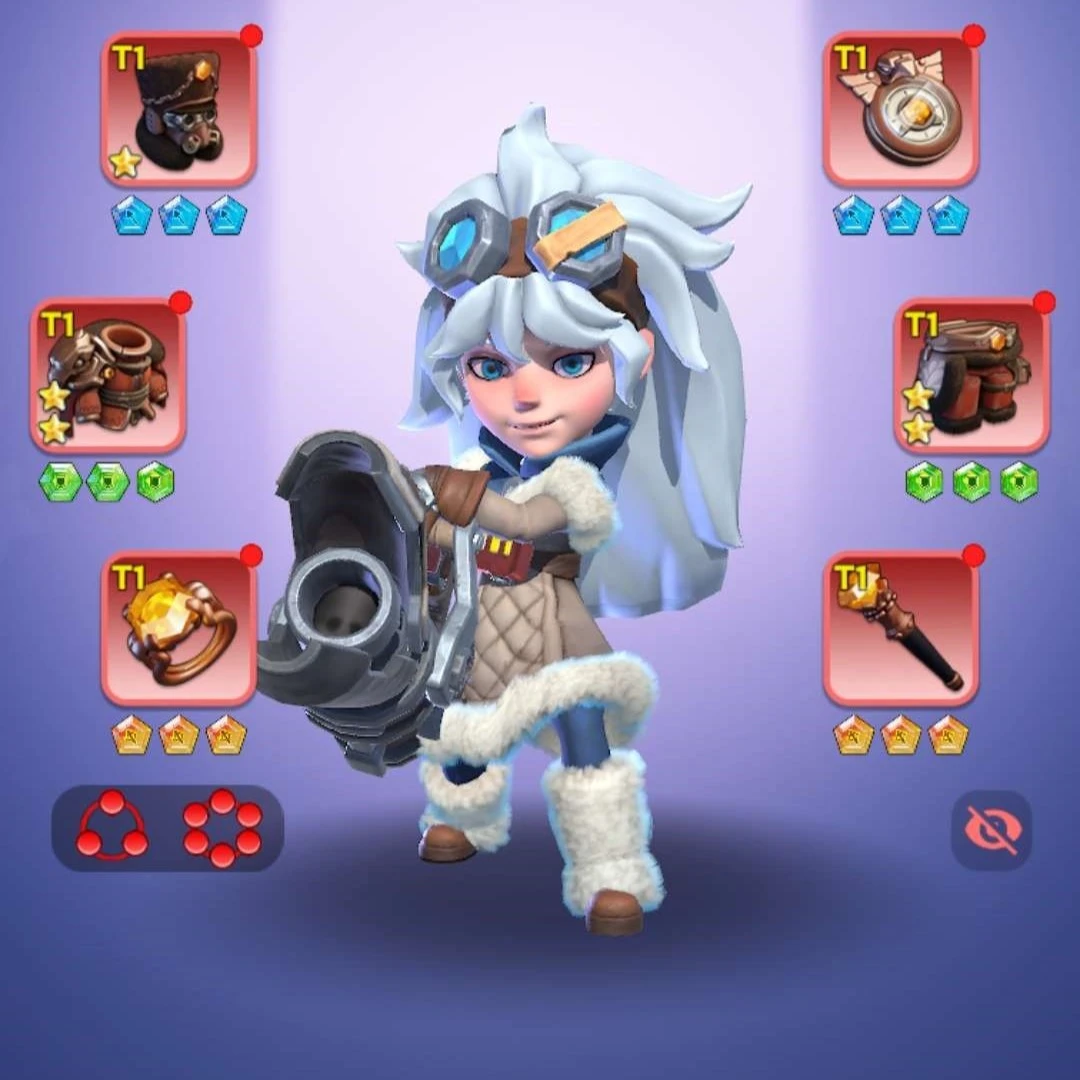This screenshot has width=1080, height=1080.
Task: Choose the T1 leather chest armor slot
Action: pos(109,375)
